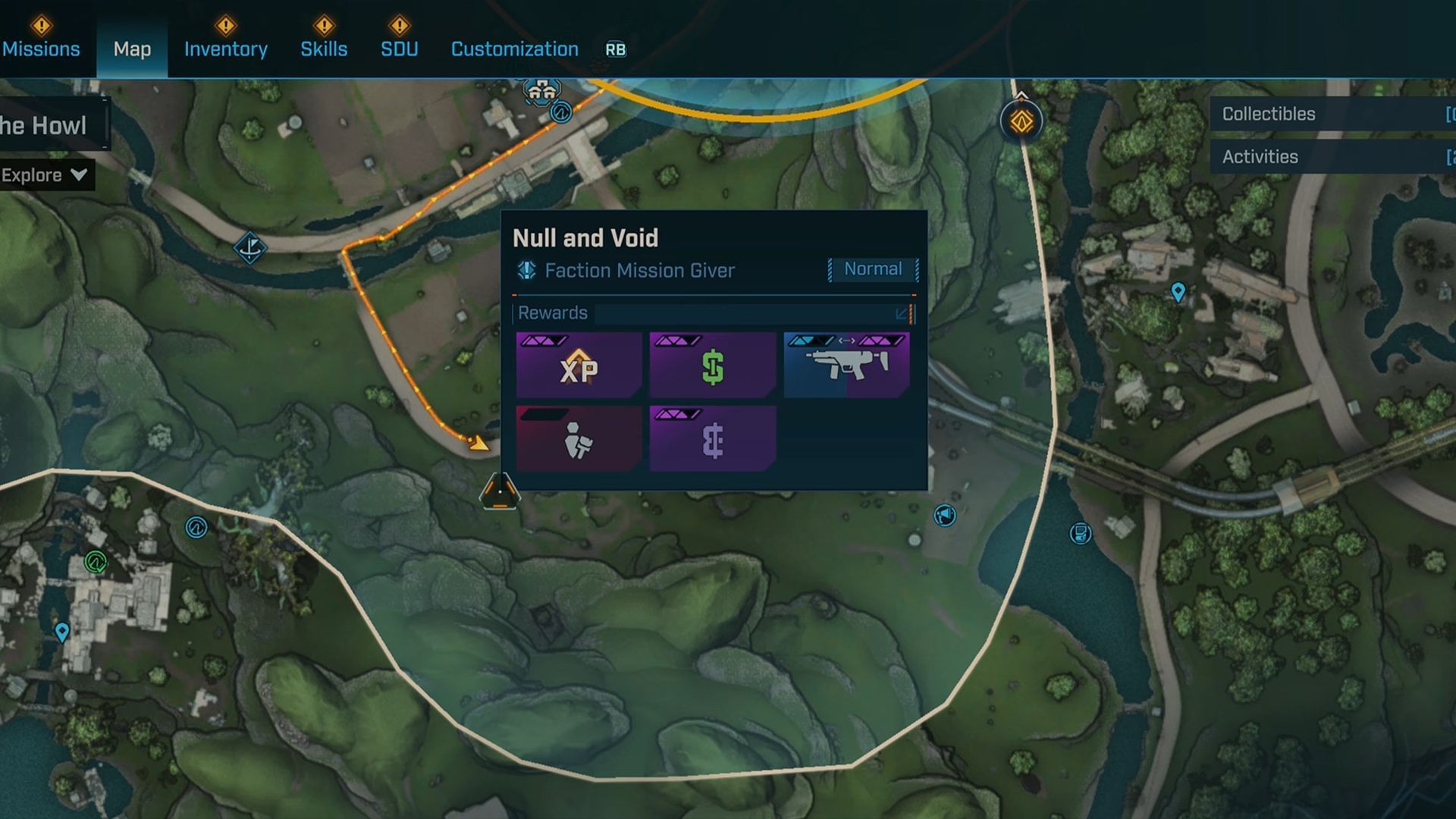Select the purple currency symbol reward
The height and width of the screenshot is (819, 1456).
pyautogui.click(x=712, y=439)
